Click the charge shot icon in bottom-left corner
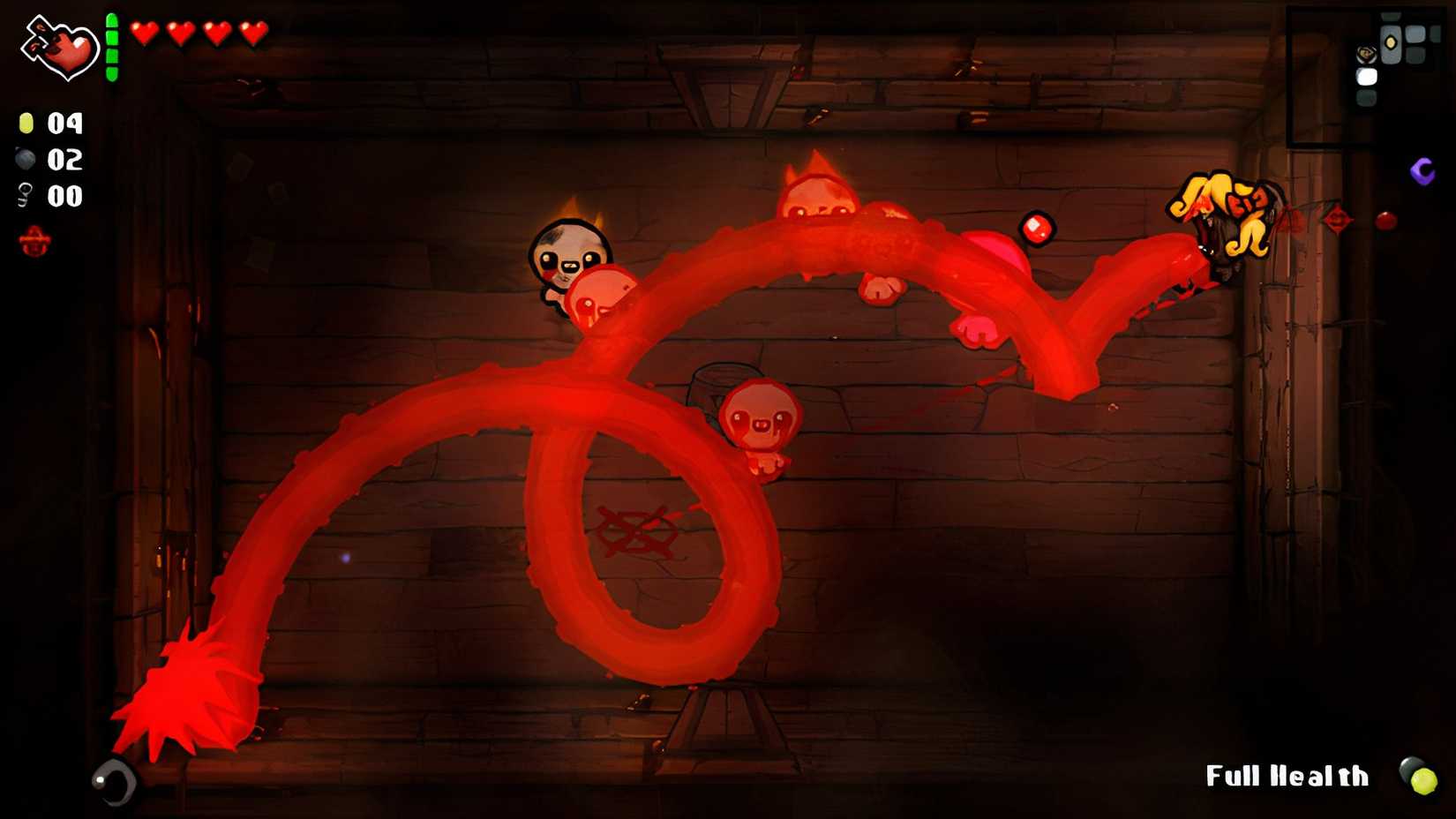Viewport: 1456px width, 819px height. click(x=115, y=784)
